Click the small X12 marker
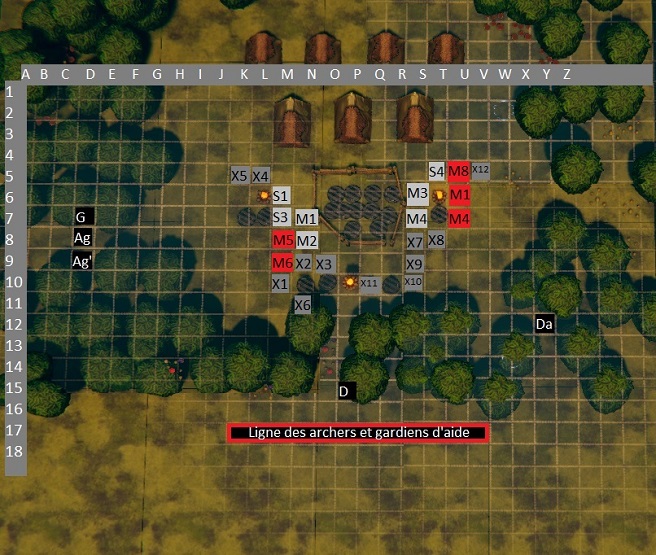Viewport: 656px width, 555px height. coord(480,170)
